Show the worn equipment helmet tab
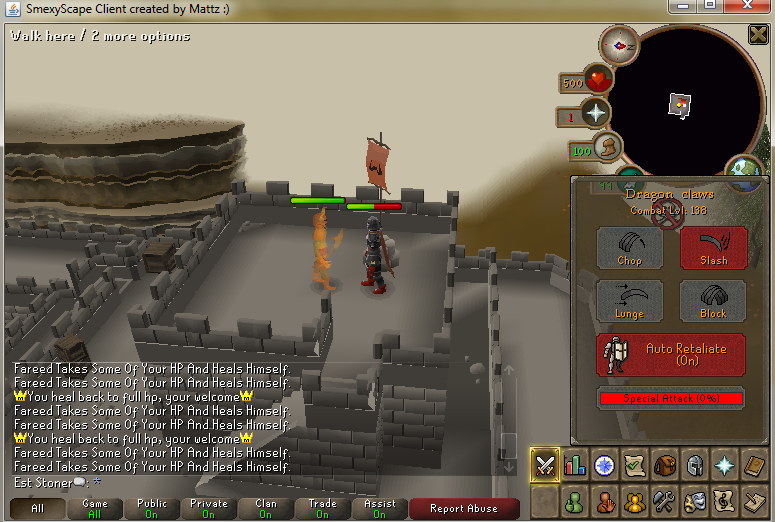This screenshot has width=775, height=522. [x=691, y=465]
